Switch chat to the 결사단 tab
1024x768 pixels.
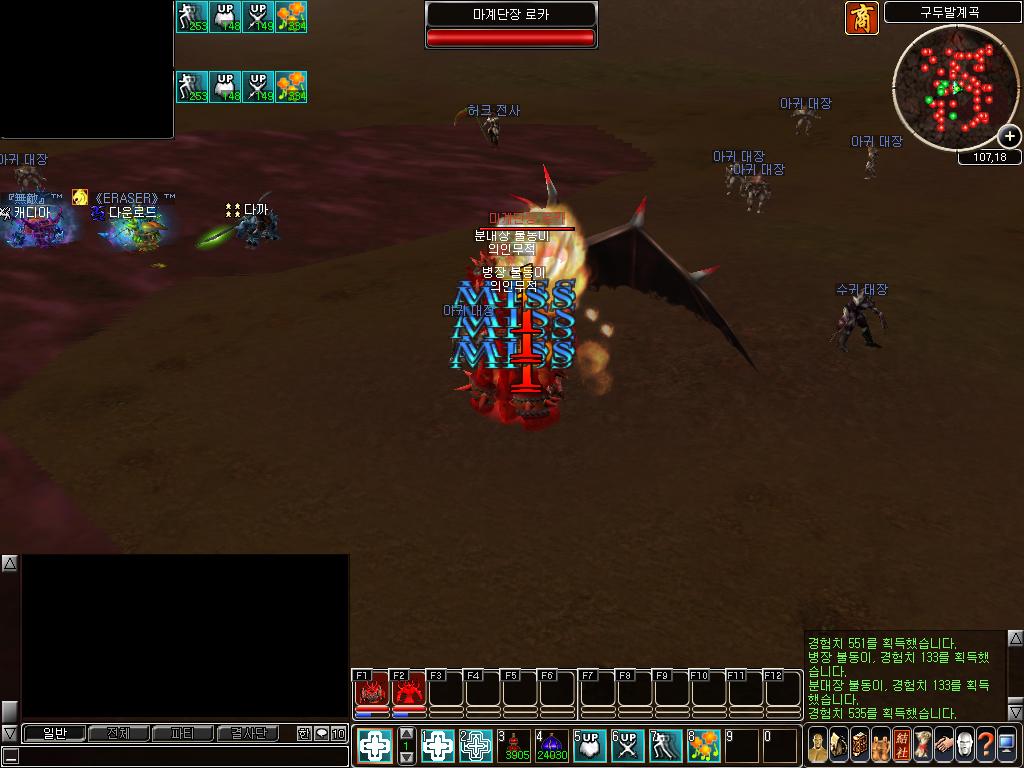tap(248, 733)
